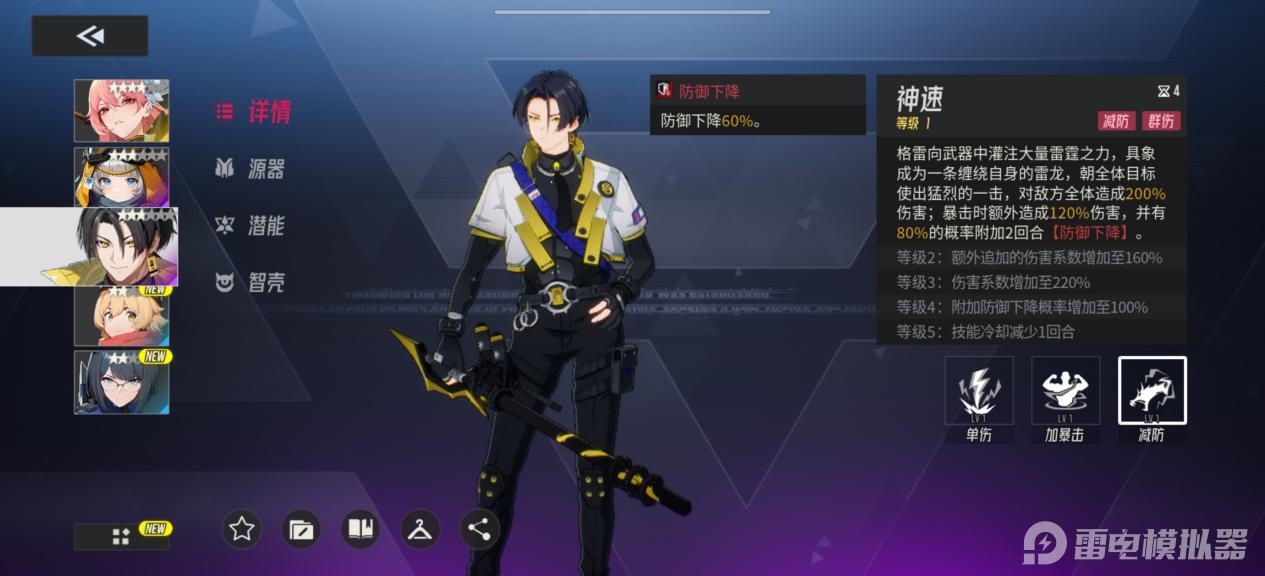Open the grid view button with NEW badge
The width and height of the screenshot is (1265, 576).
click(x=121, y=537)
